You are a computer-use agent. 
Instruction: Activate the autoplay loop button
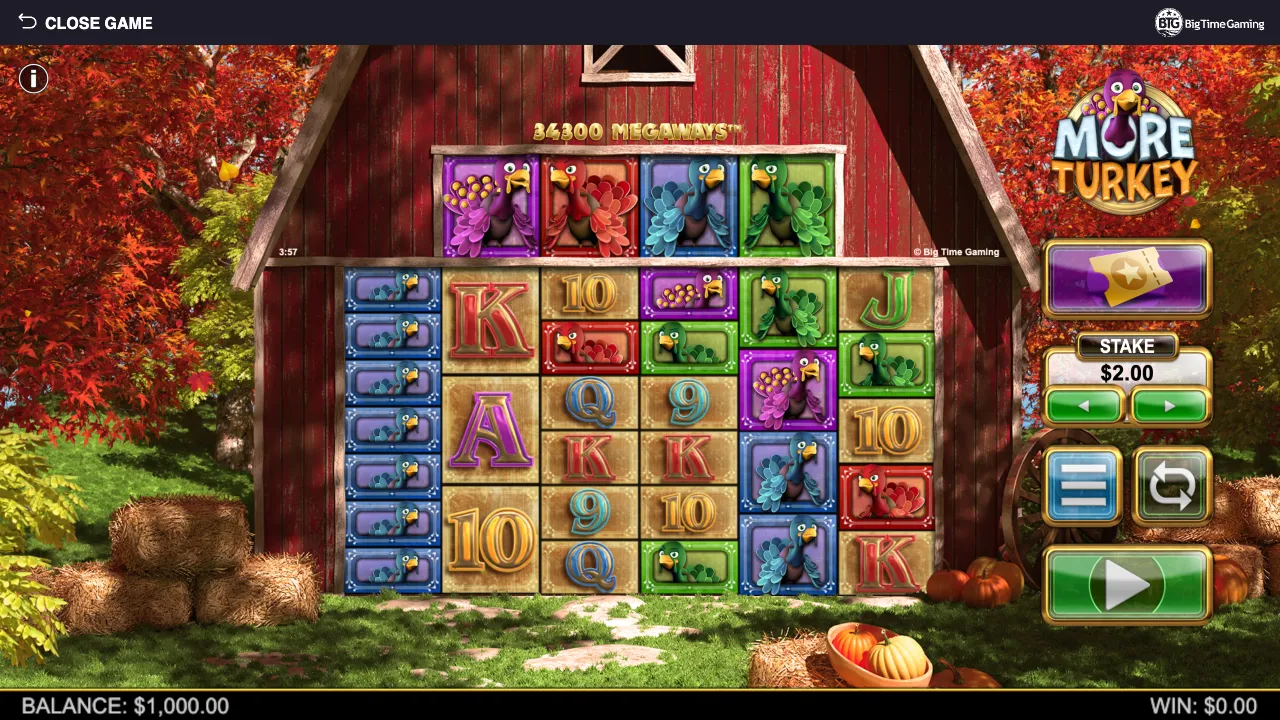coord(1171,486)
